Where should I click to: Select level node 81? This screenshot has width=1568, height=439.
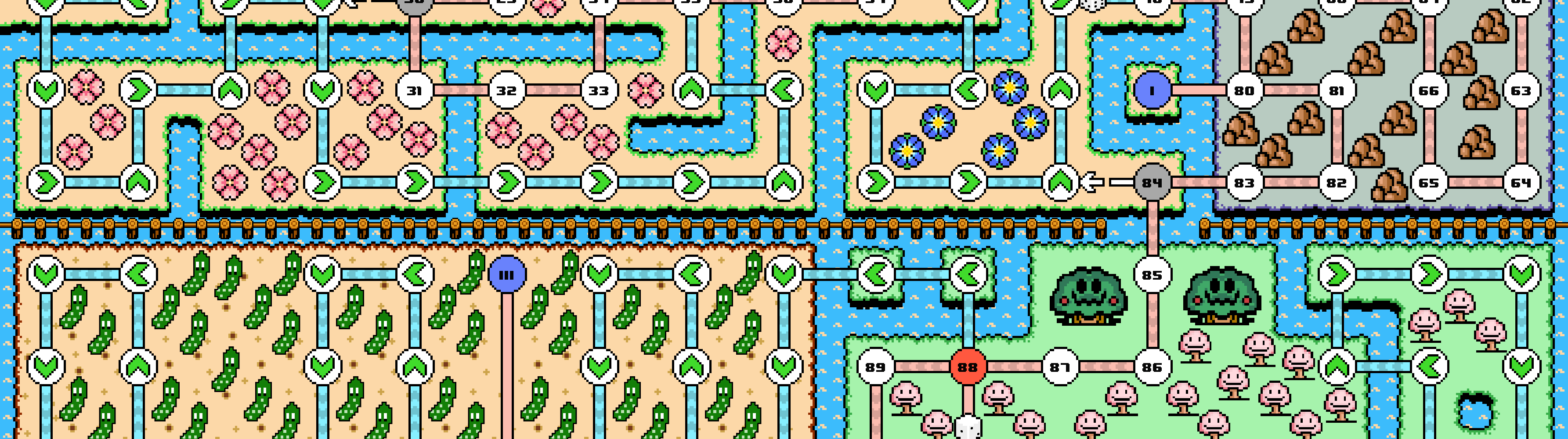point(1337,90)
